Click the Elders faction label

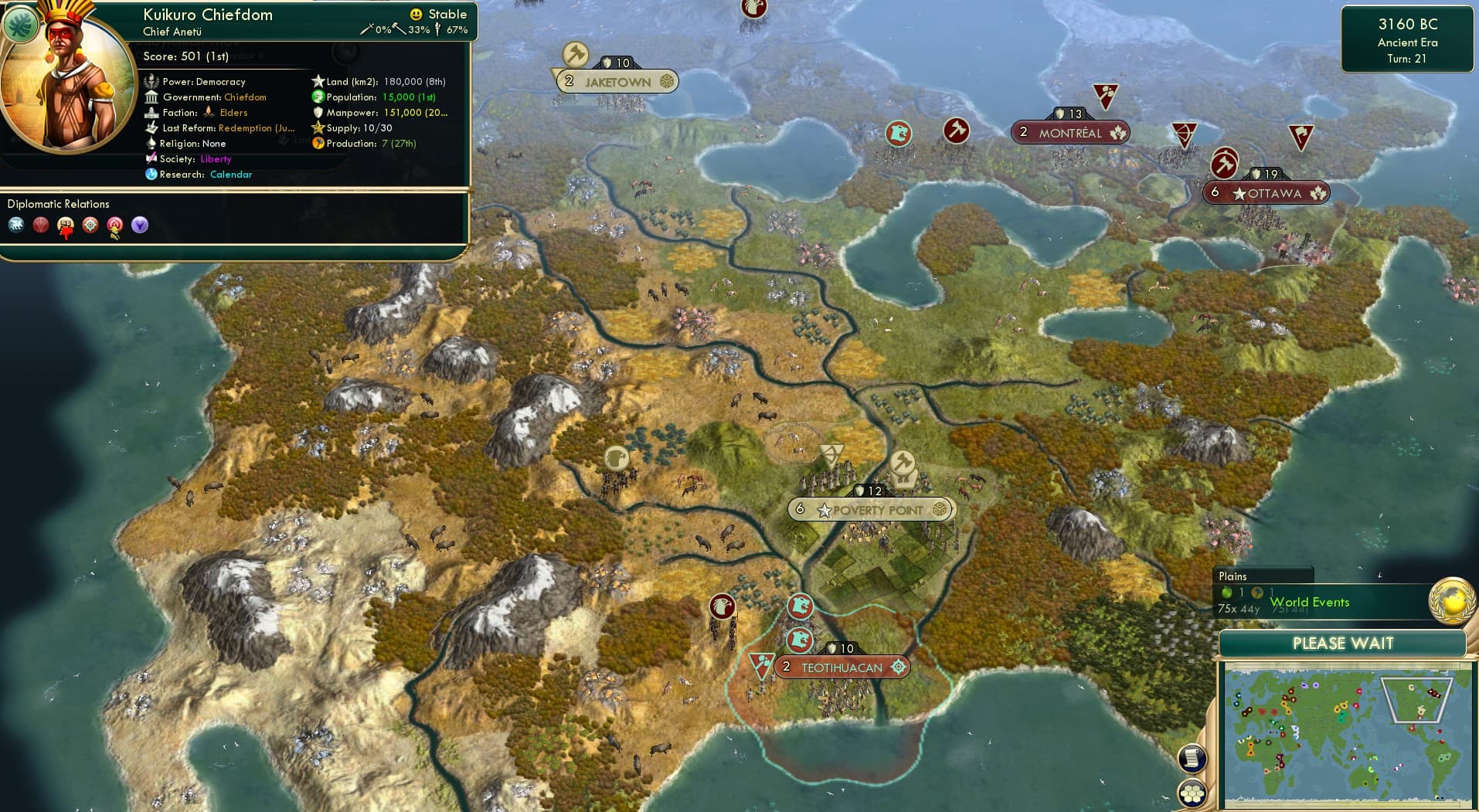[x=235, y=112]
